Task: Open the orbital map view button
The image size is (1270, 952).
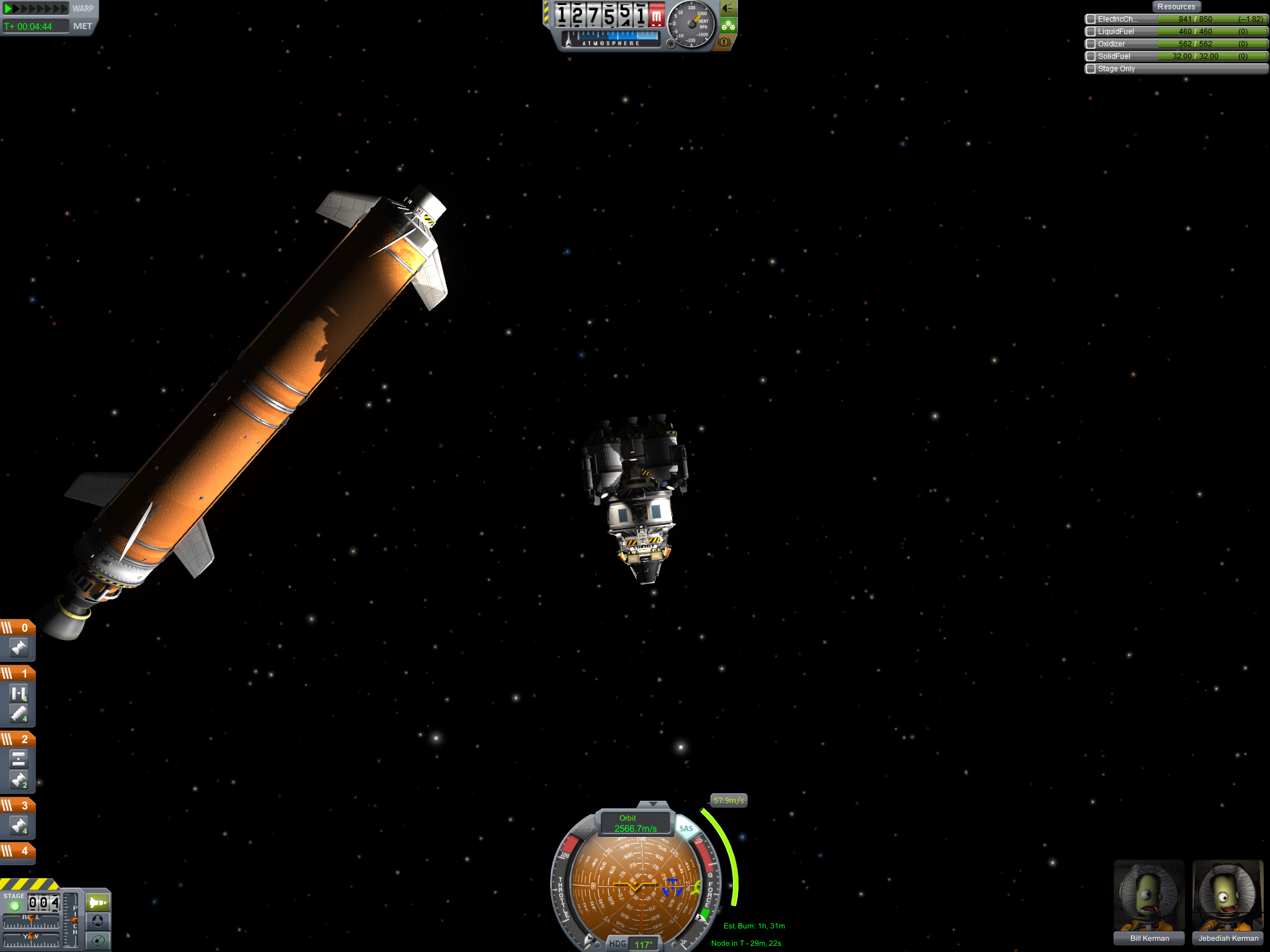Action: point(97,940)
